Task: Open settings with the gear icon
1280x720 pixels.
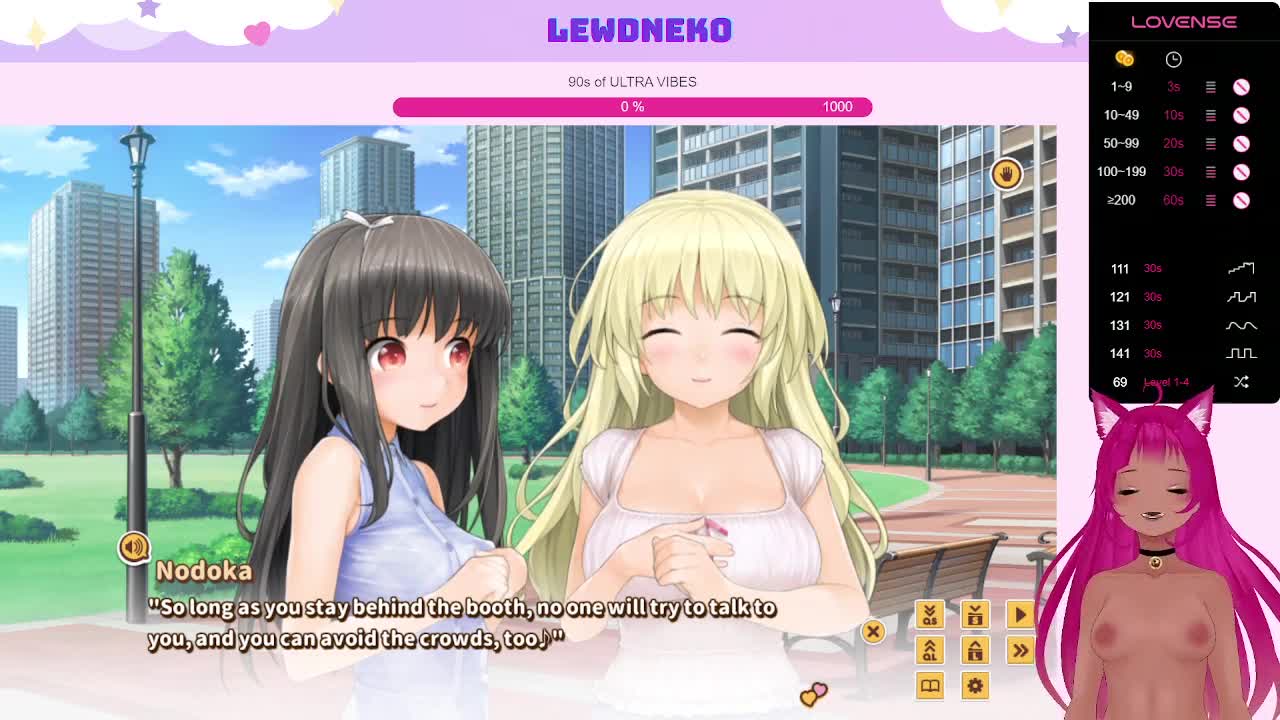Action: [x=975, y=685]
